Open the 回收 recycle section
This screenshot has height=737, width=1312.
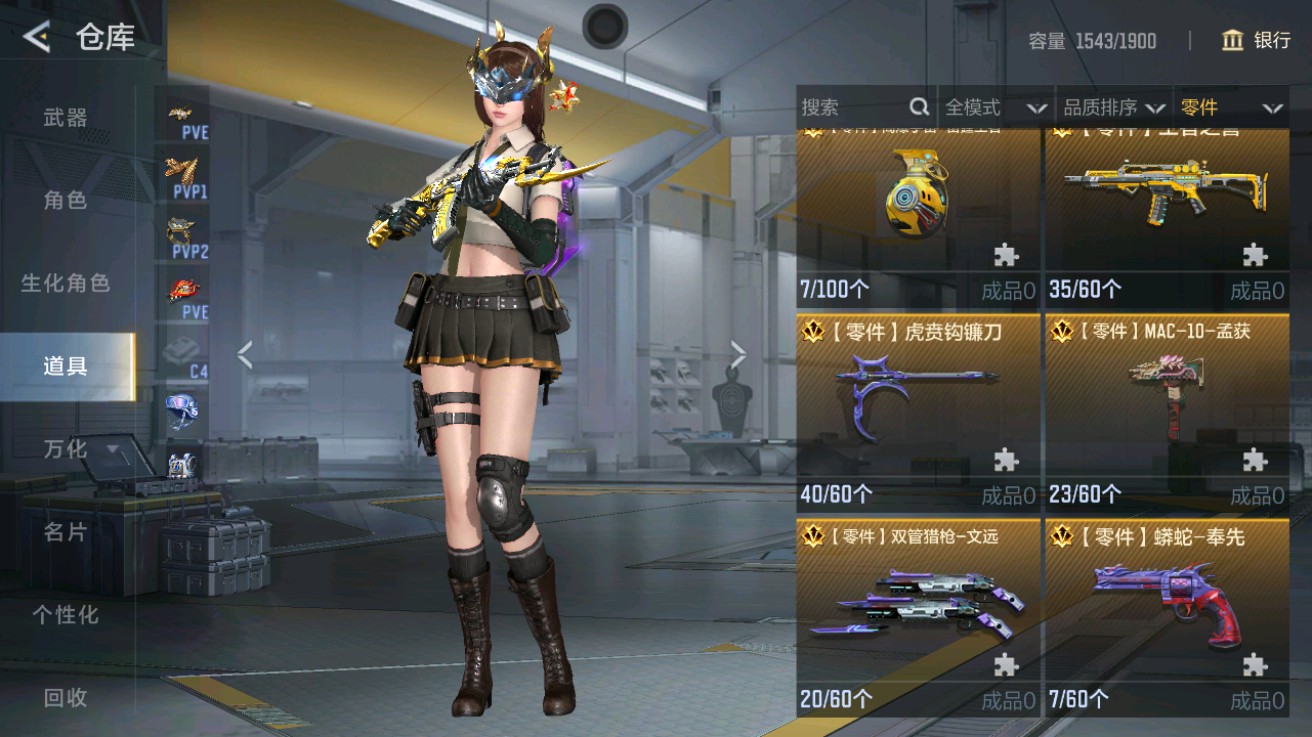pos(65,700)
